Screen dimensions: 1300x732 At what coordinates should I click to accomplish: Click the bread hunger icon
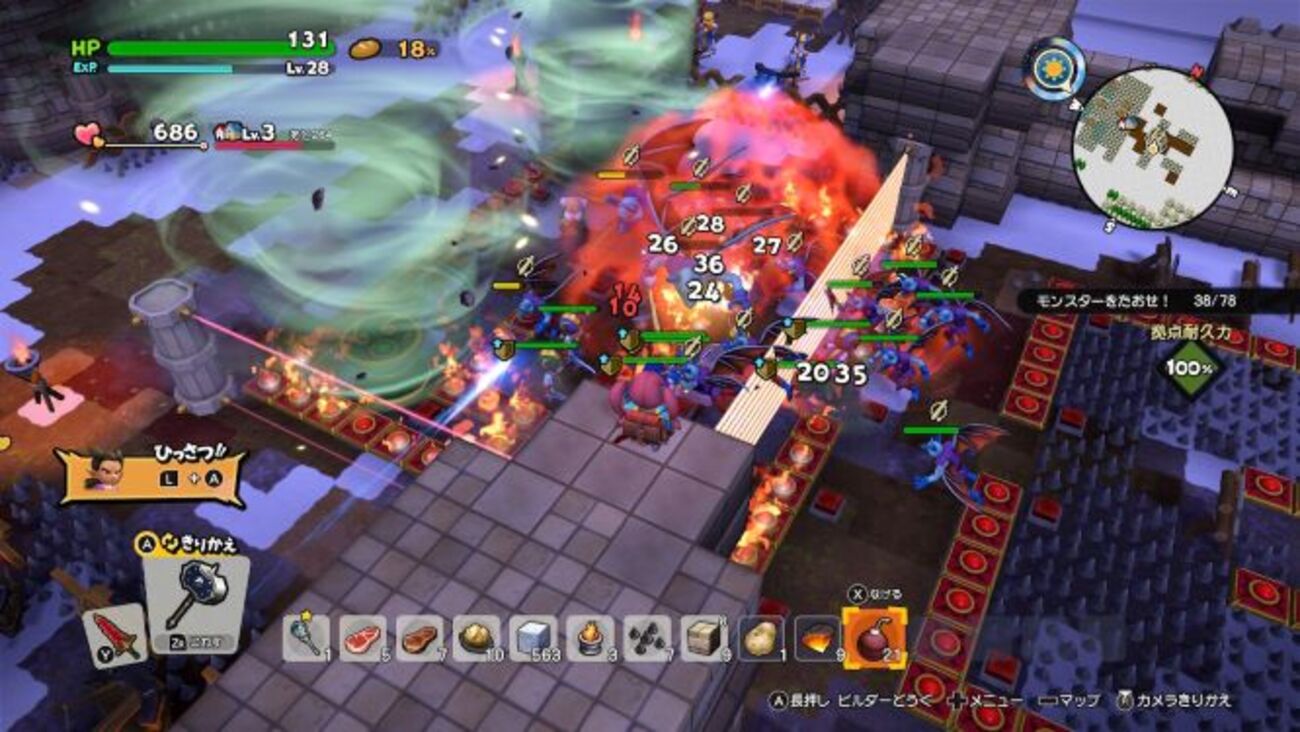pyautogui.click(x=366, y=48)
